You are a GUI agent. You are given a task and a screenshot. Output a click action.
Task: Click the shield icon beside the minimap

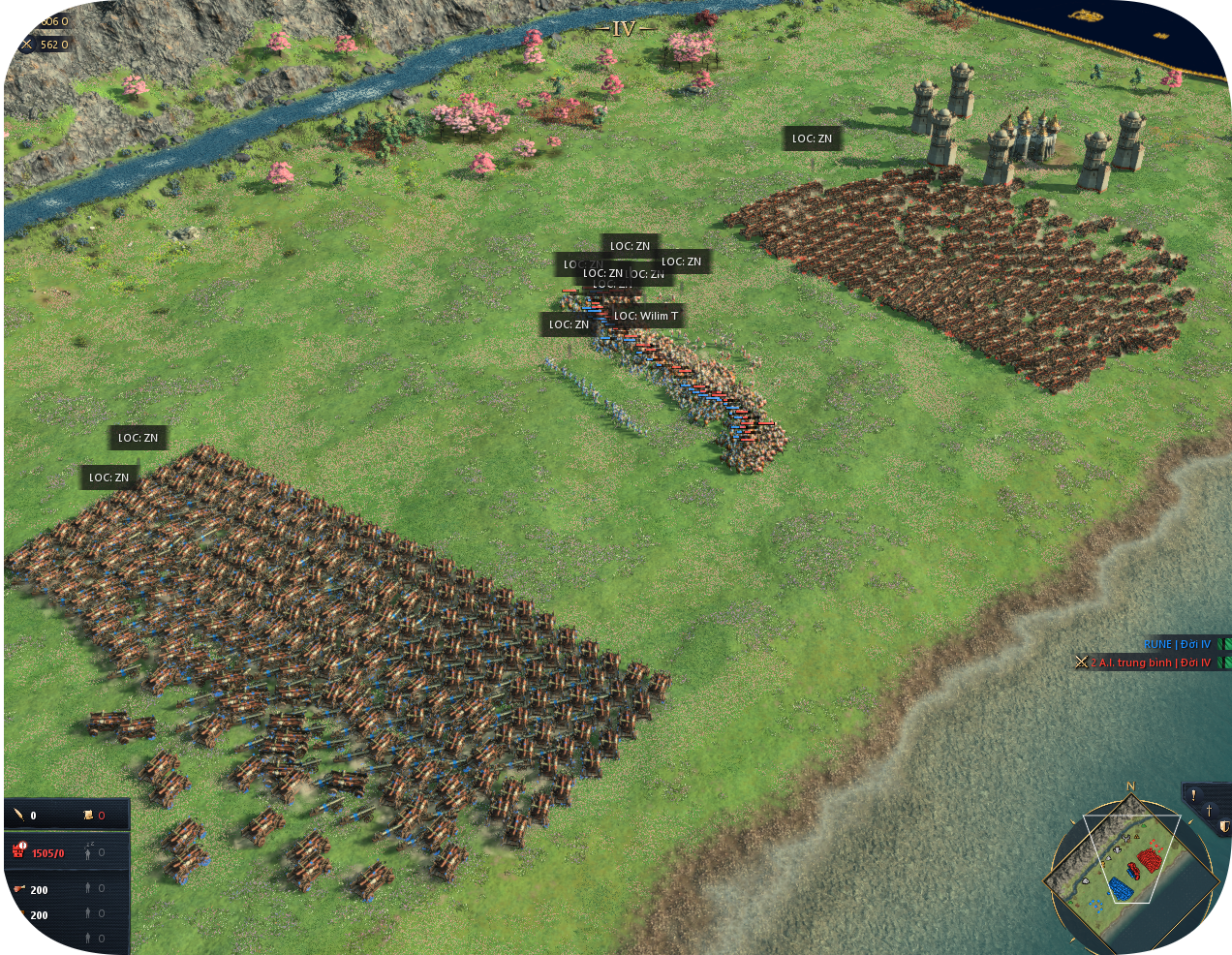(1224, 826)
